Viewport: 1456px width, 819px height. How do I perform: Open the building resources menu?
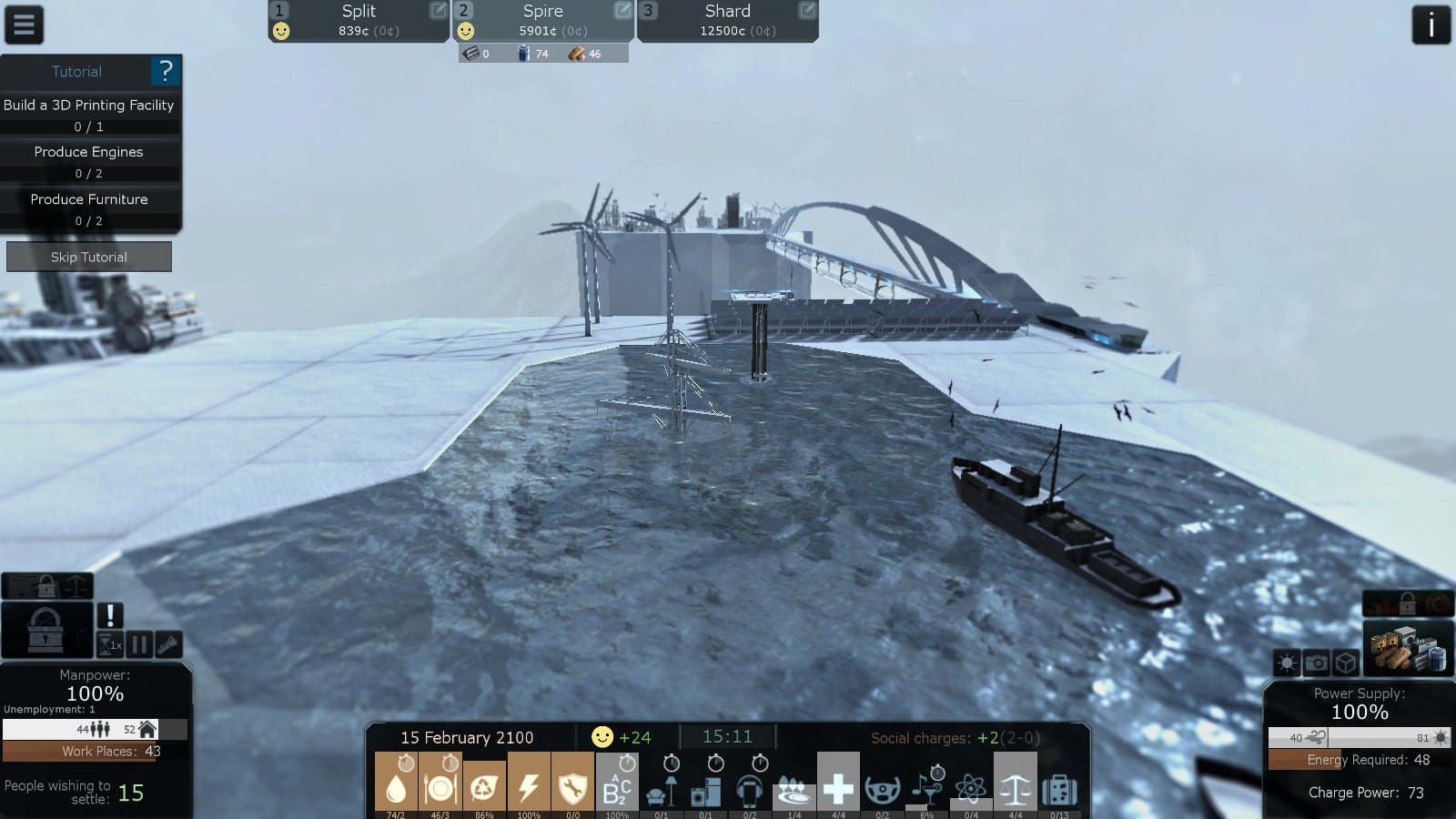tap(1408, 648)
